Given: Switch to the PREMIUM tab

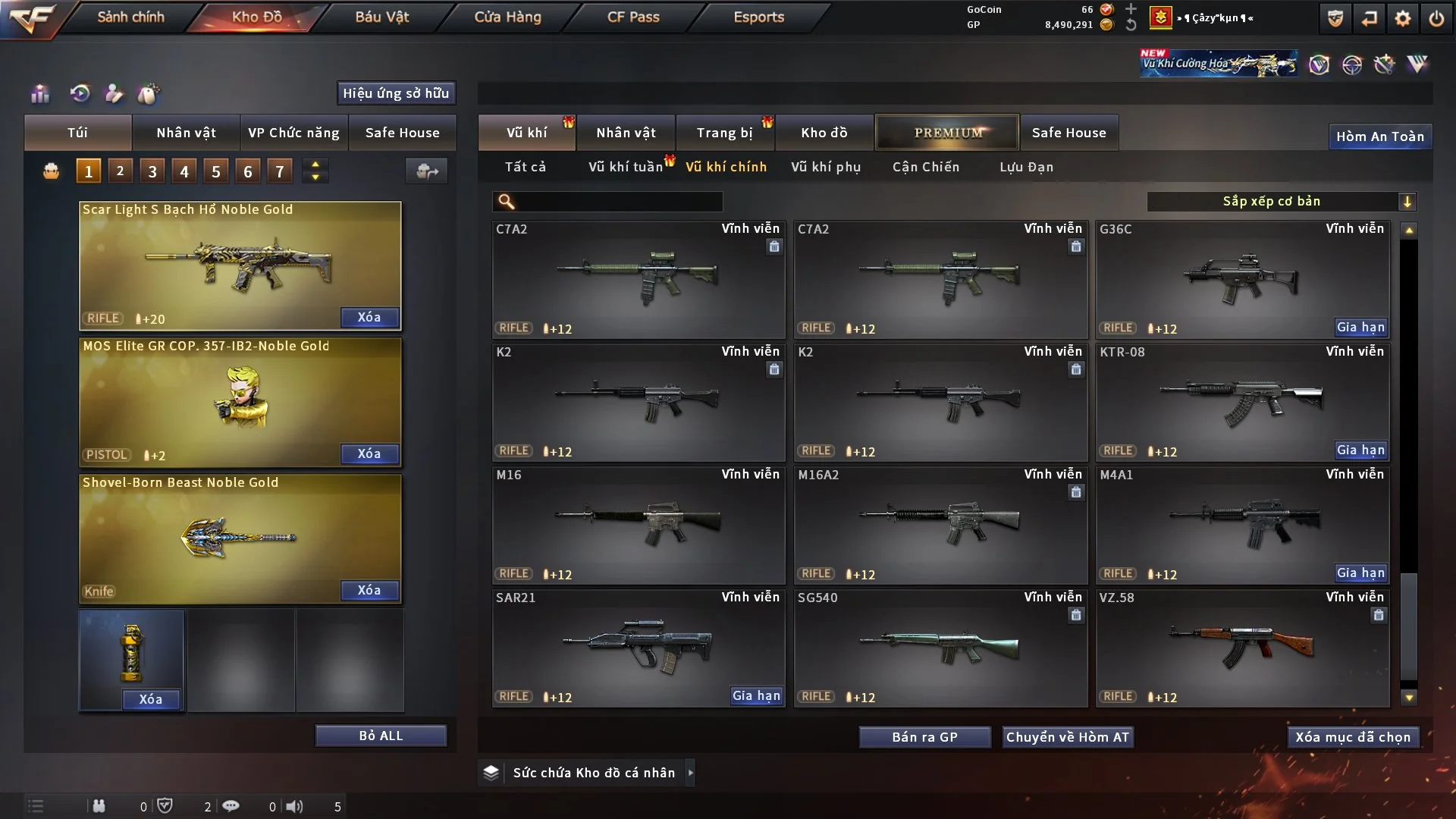Looking at the screenshot, I should tap(947, 133).
